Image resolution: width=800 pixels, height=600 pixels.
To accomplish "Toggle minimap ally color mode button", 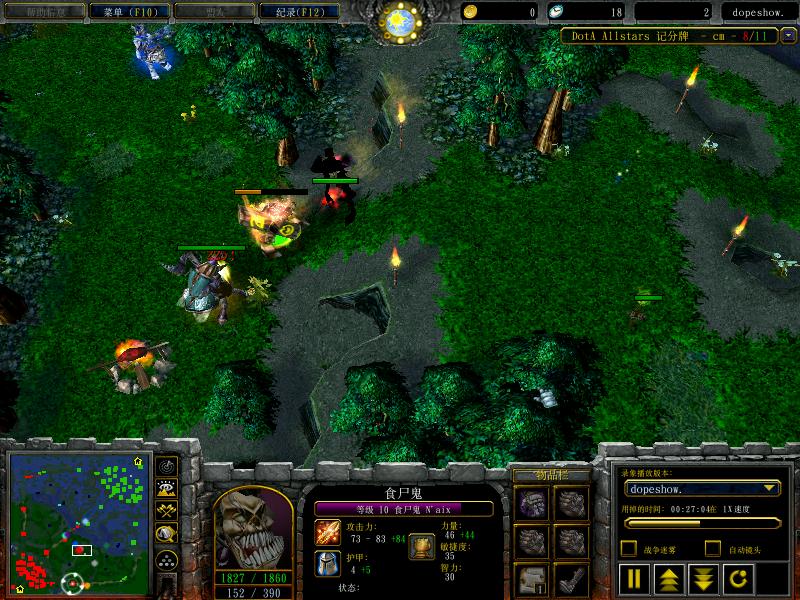I will (x=167, y=512).
